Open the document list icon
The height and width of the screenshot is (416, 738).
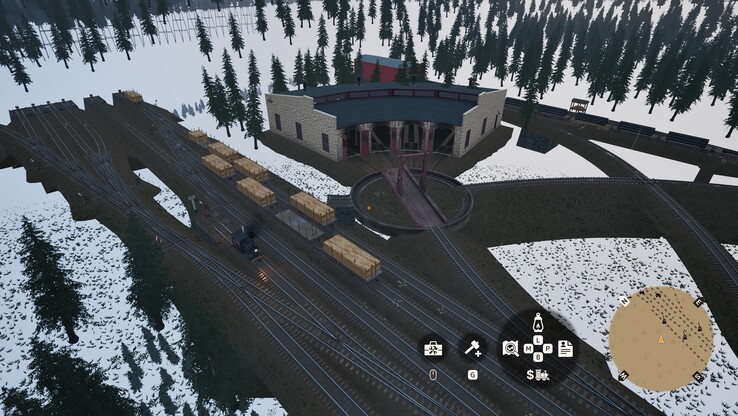click(x=565, y=348)
